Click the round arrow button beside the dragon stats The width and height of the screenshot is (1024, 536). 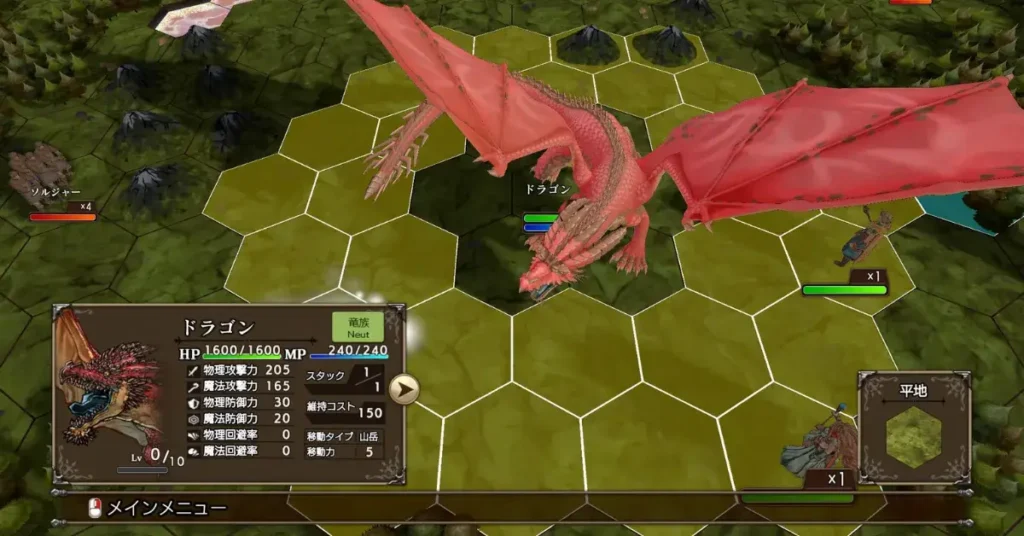(x=404, y=389)
